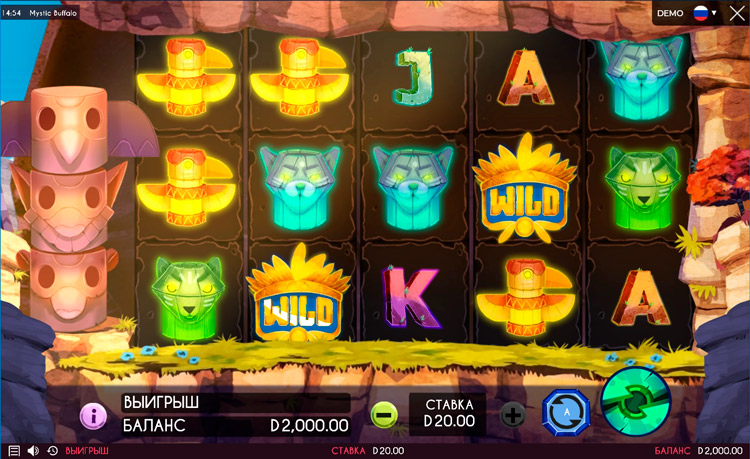Open the language flag dropdown
This screenshot has height=459, width=750.
tap(706, 13)
